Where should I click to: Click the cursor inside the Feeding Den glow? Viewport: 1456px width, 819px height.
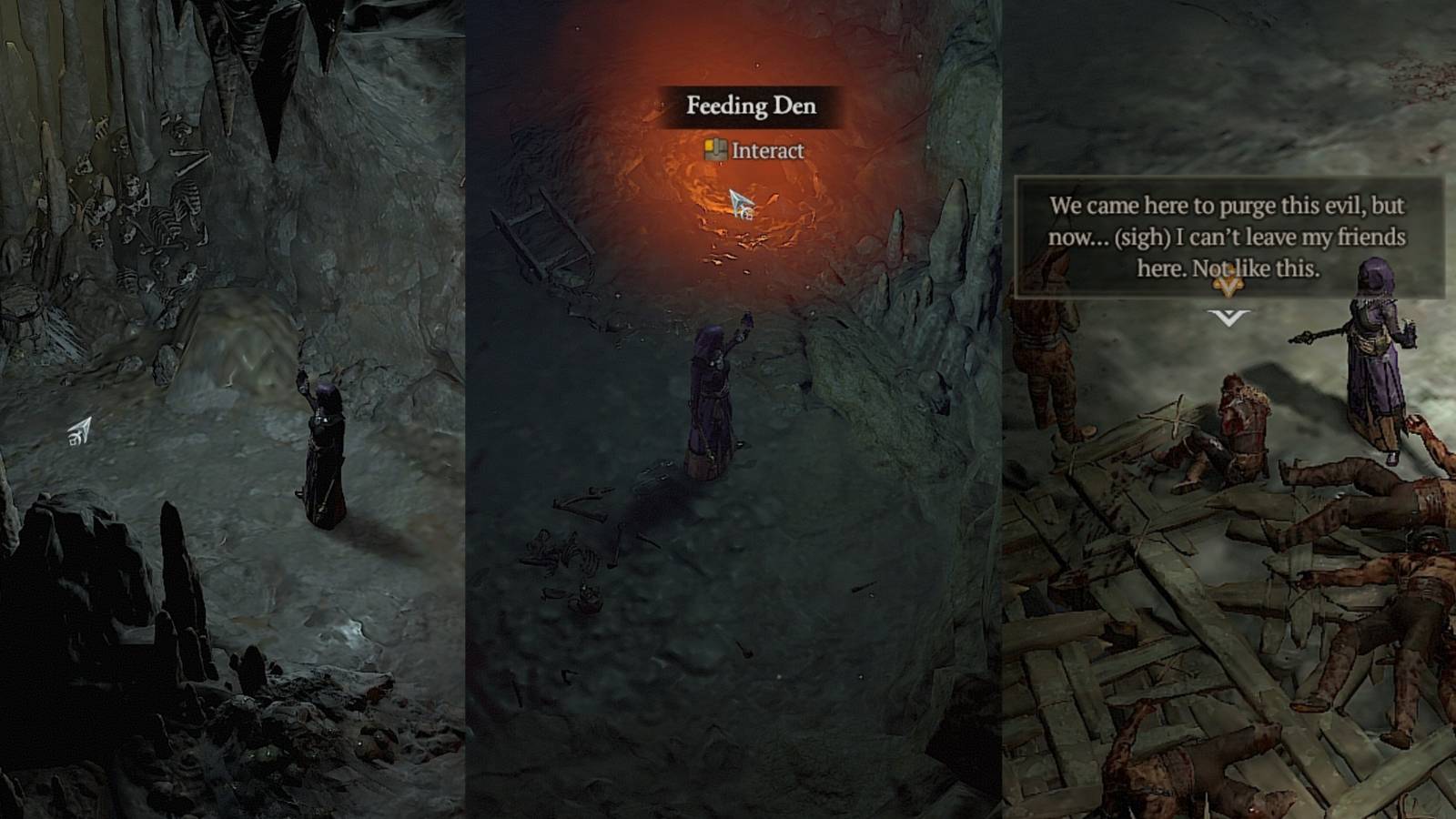pyautogui.click(x=739, y=202)
